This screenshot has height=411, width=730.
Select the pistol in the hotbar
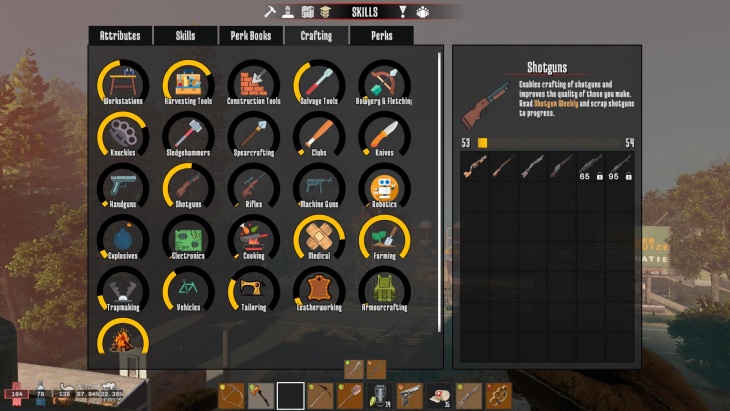click(408, 396)
